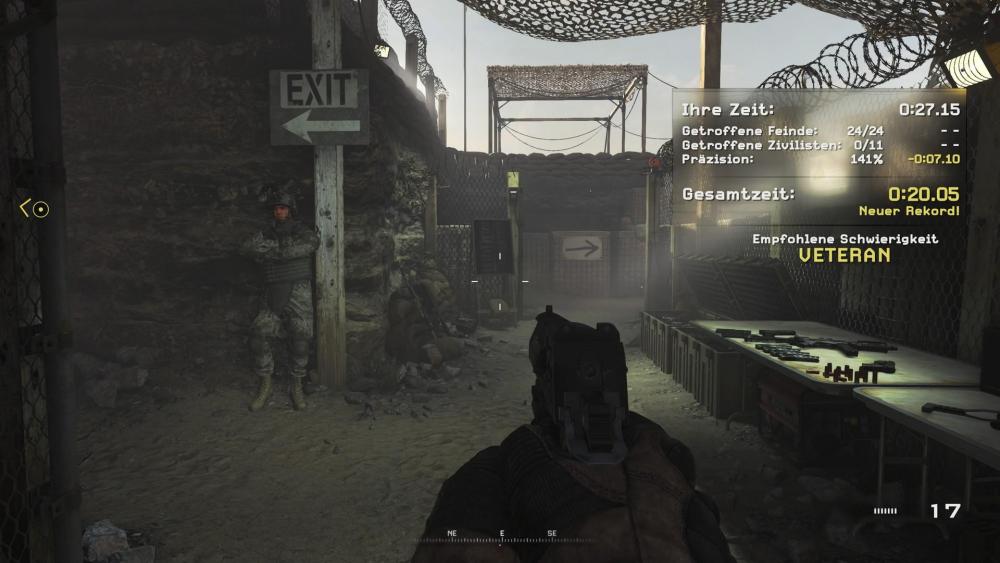Click the objective waypoint marker icon
Screen dimensions: 1000x563
click(39, 209)
